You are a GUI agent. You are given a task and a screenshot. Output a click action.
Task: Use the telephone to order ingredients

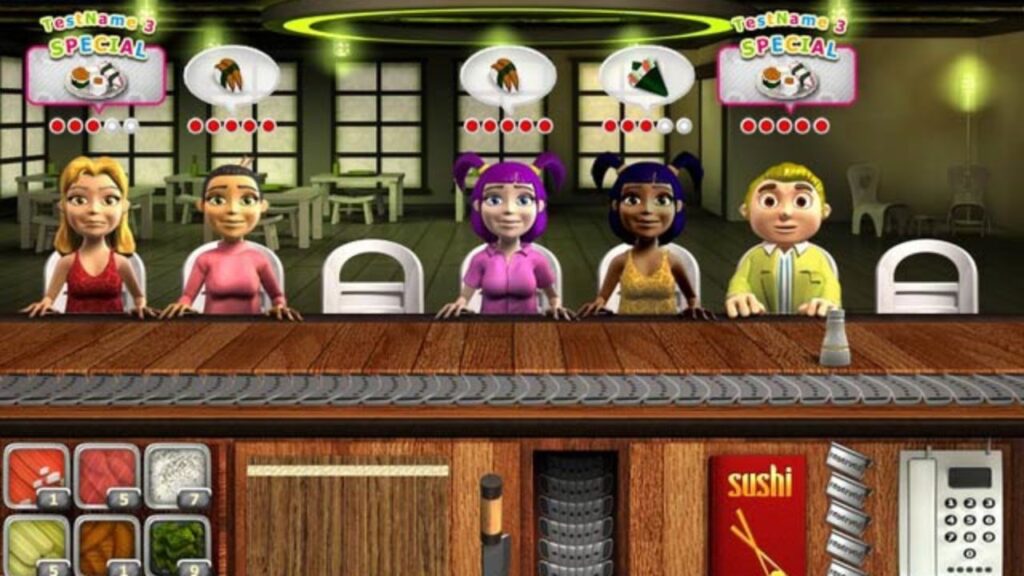pyautogui.click(x=949, y=512)
